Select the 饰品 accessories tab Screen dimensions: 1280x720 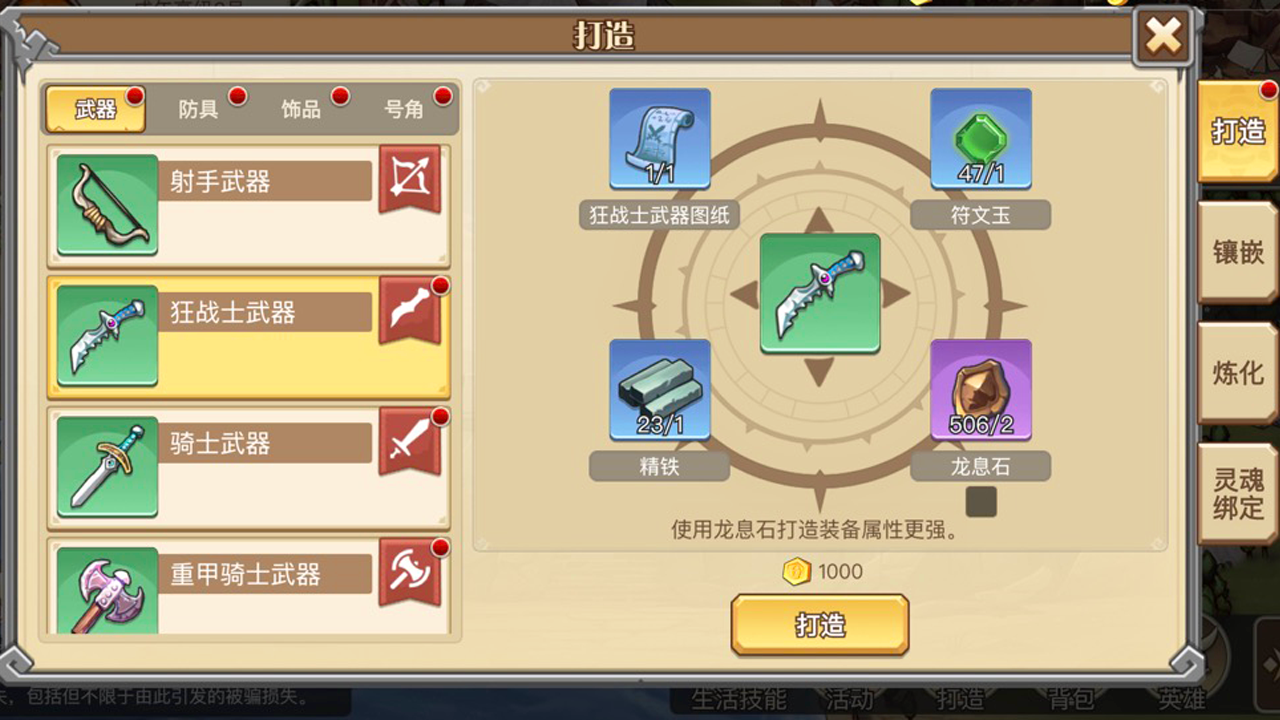[x=302, y=110]
